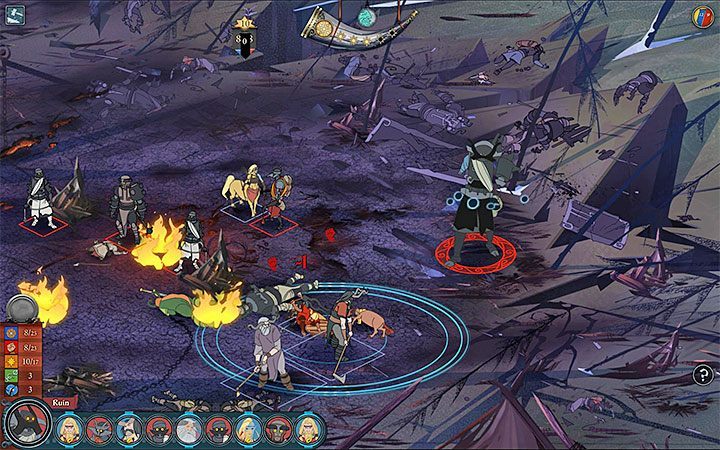
Task: Select the blonde horseborn unit on the red tile
Action: coord(242,190)
